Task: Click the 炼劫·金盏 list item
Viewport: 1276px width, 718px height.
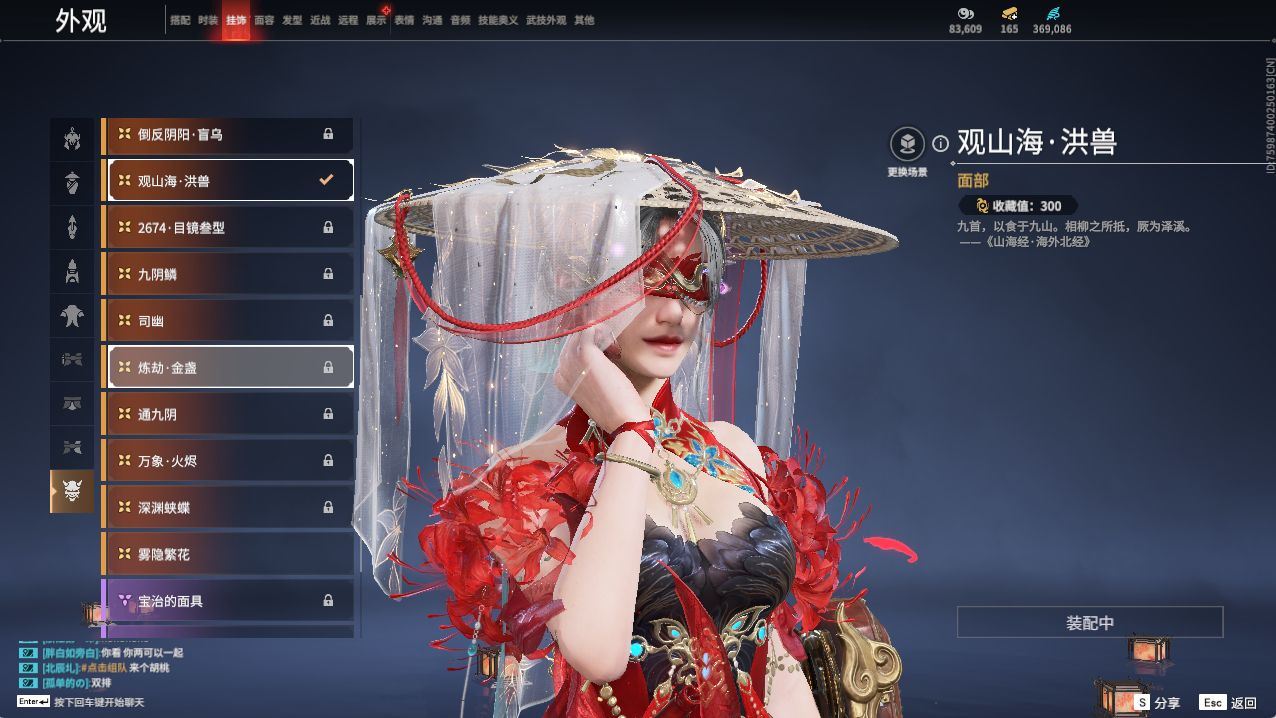Action: tap(230, 367)
